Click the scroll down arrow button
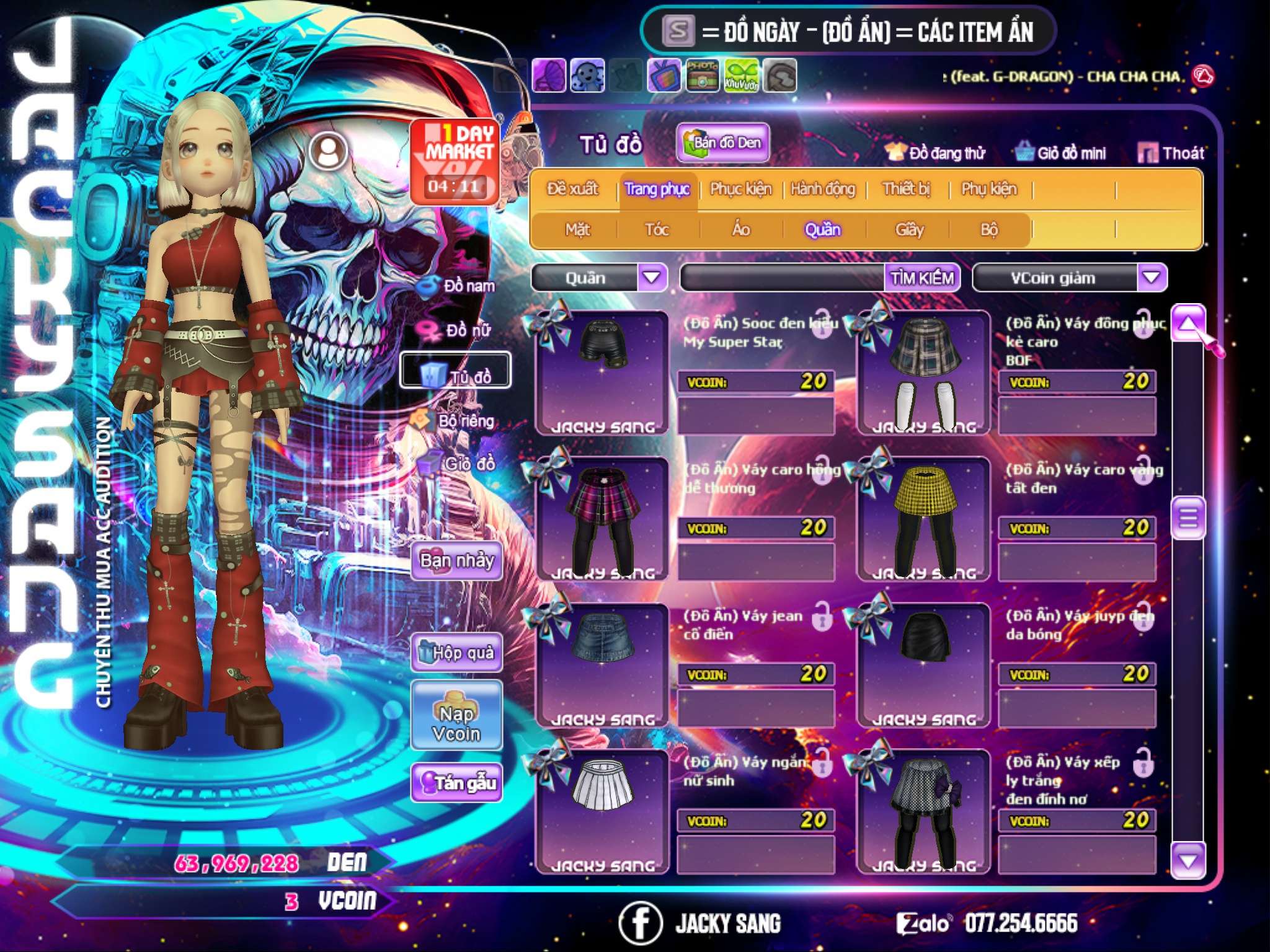The height and width of the screenshot is (952, 1270). [1188, 861]
